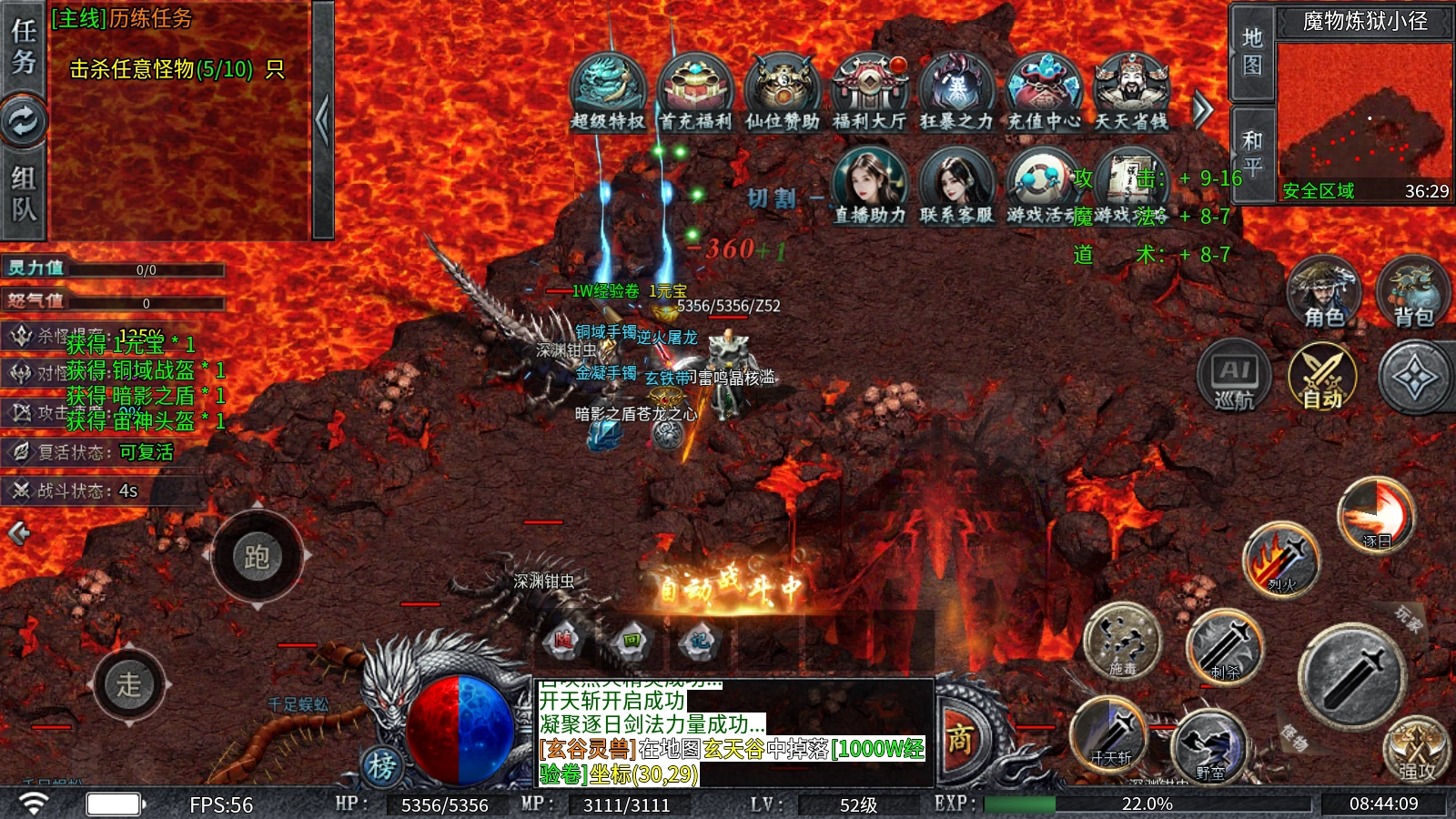Screen dimensions: 1456x819
Task: Open the 榜 ranking button
Action: (382, 766)
